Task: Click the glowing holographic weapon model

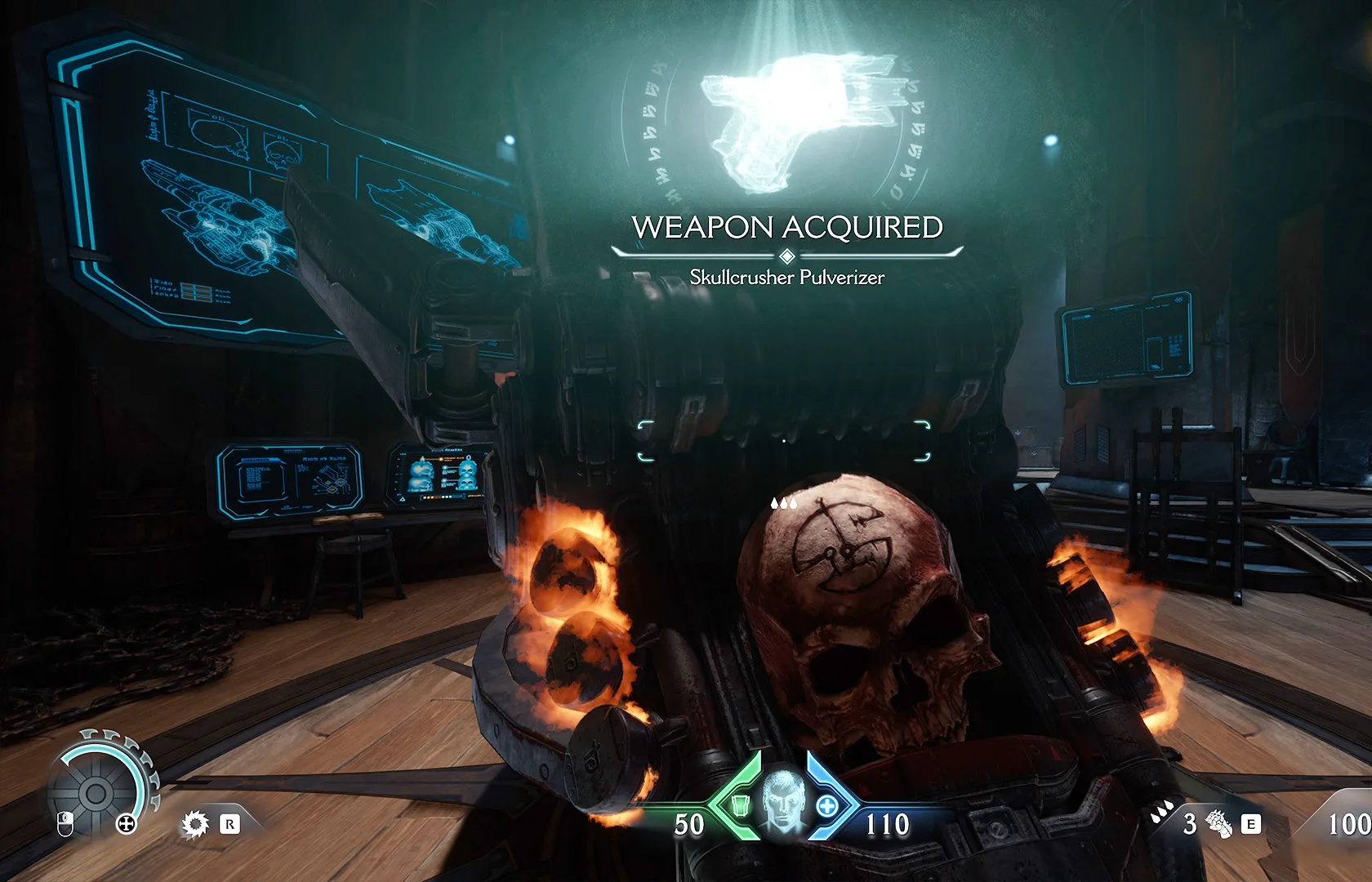Action: pos(788,114)
